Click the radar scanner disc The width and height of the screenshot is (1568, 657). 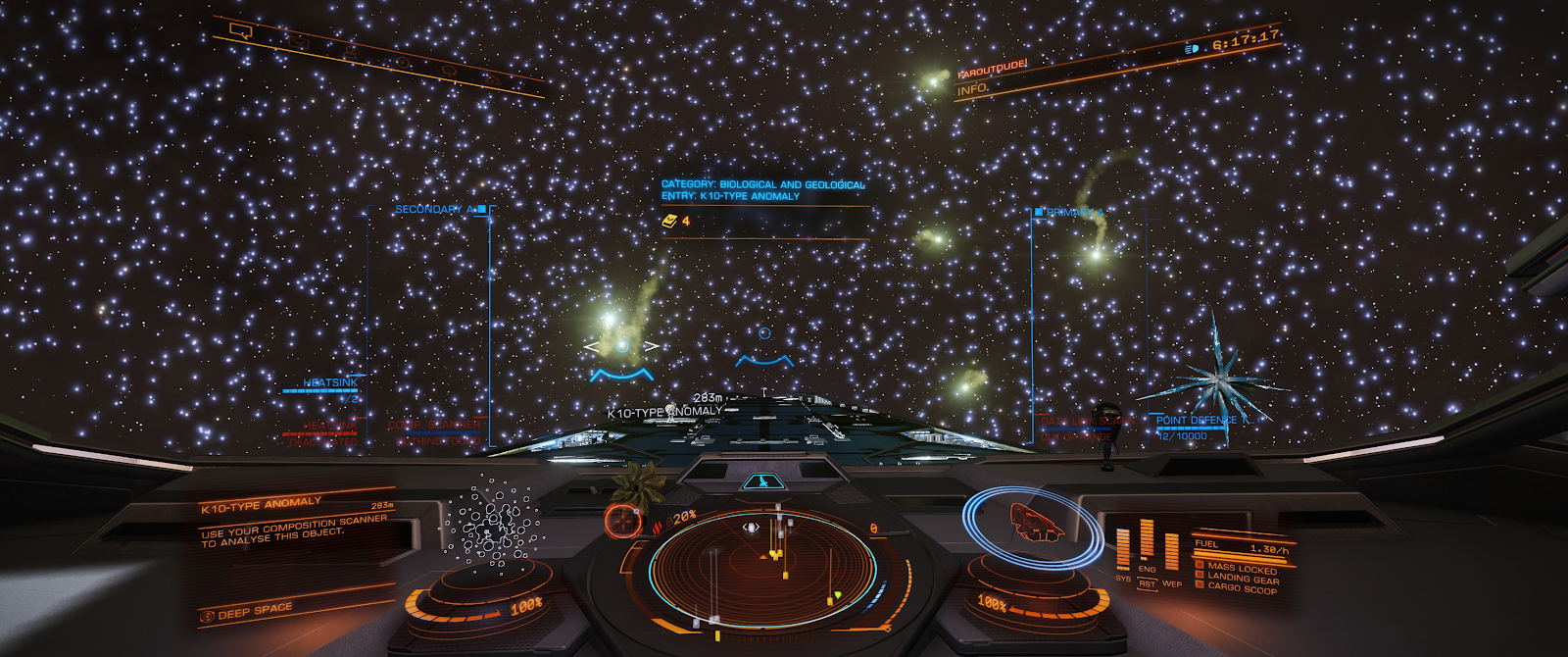coord(762,566)
